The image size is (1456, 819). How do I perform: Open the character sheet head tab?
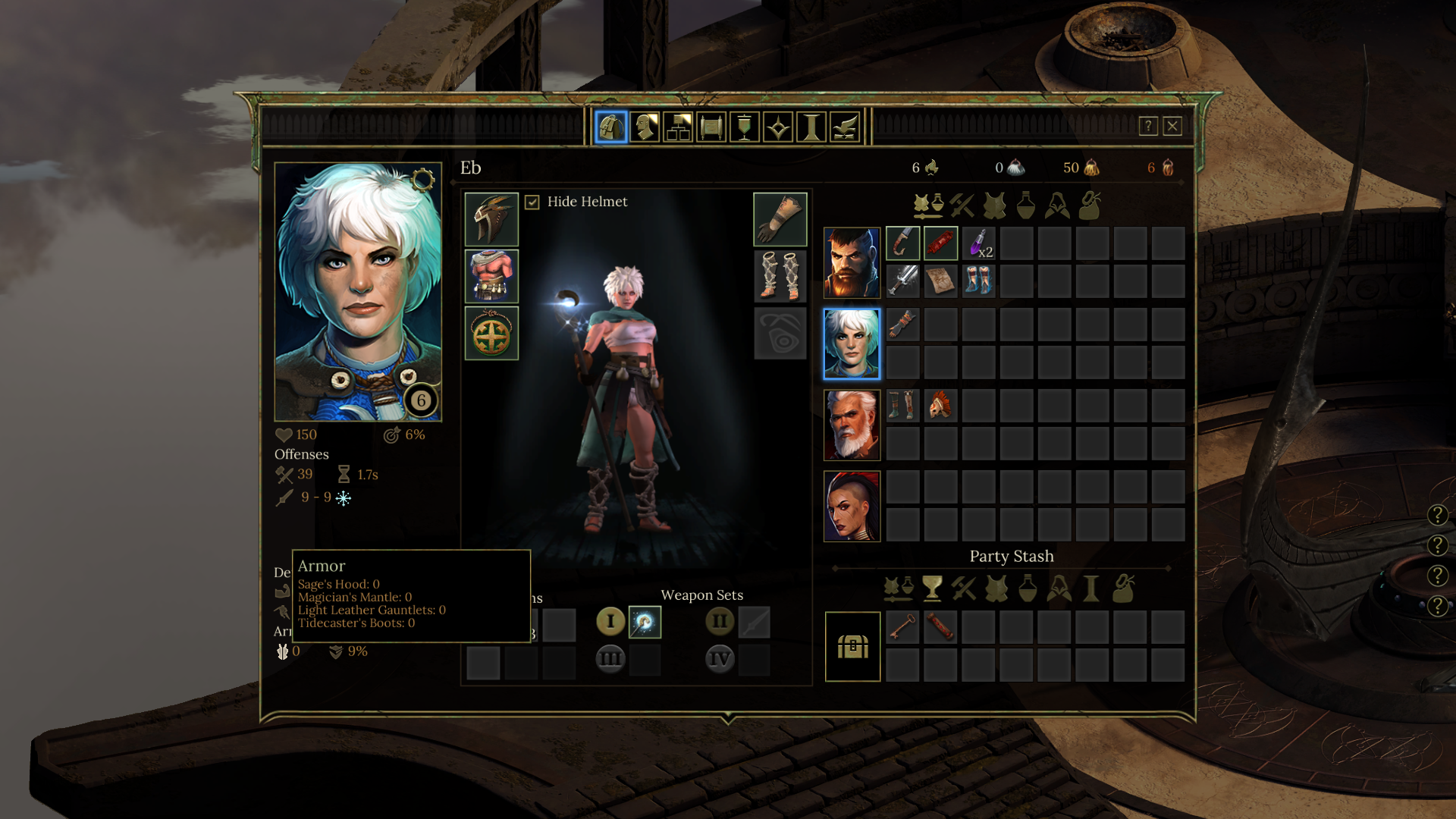click(x=645, y=127)
